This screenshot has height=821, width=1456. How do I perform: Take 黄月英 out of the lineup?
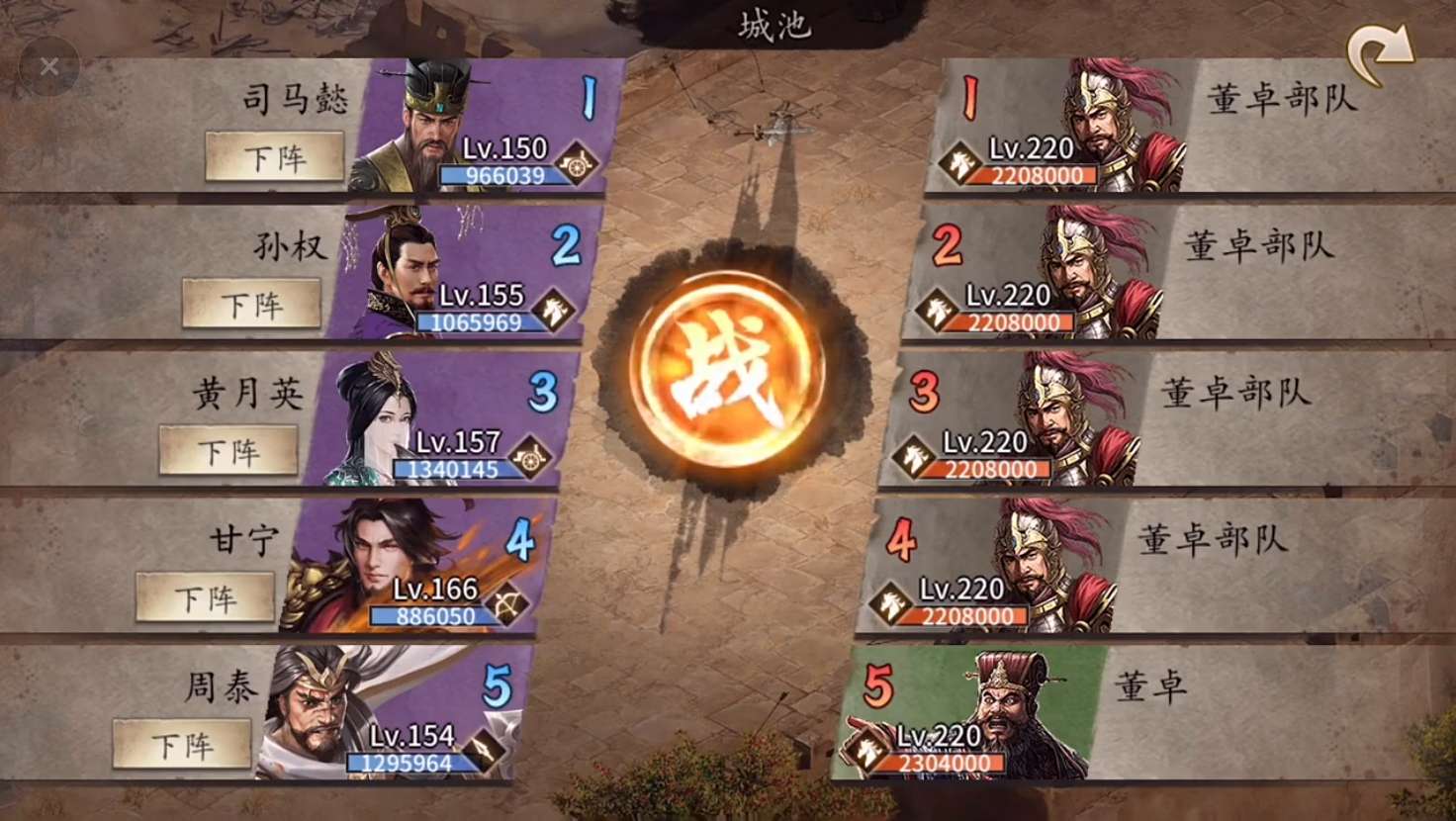228,451
